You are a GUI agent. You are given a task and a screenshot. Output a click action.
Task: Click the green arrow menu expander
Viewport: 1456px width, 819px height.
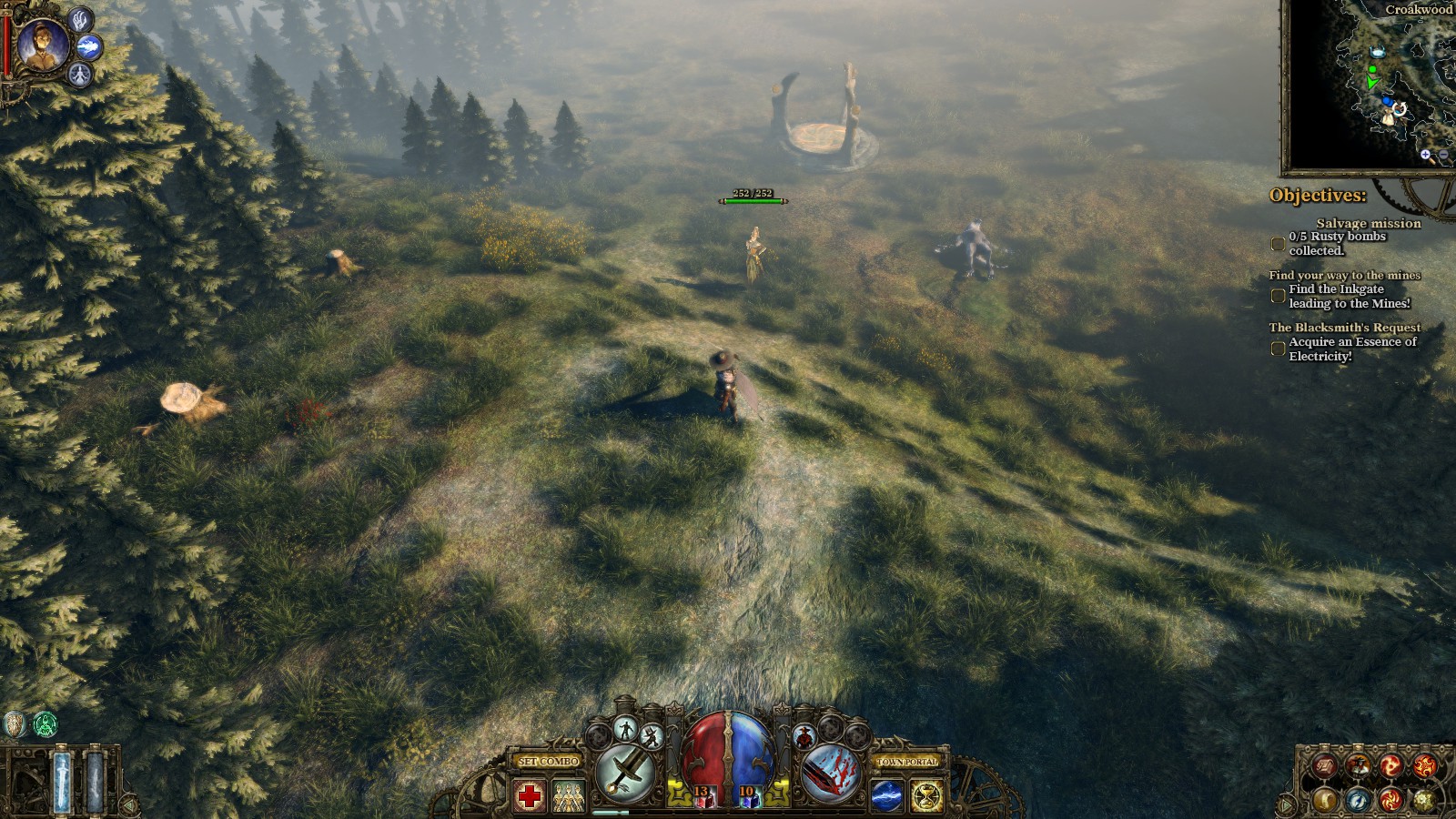(1286, 804)
